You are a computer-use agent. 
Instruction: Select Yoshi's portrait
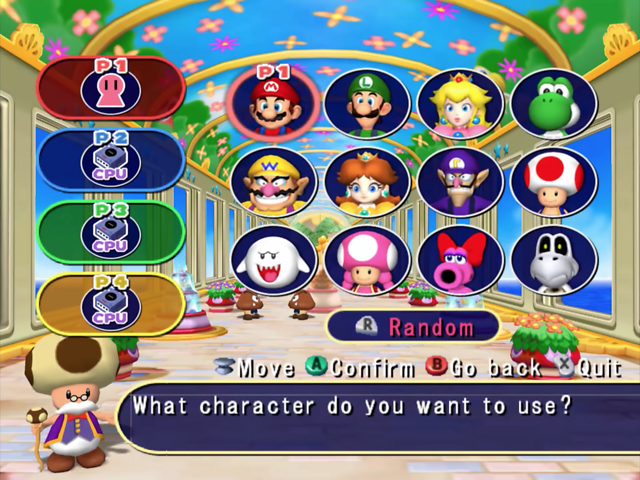coord(553,104)
